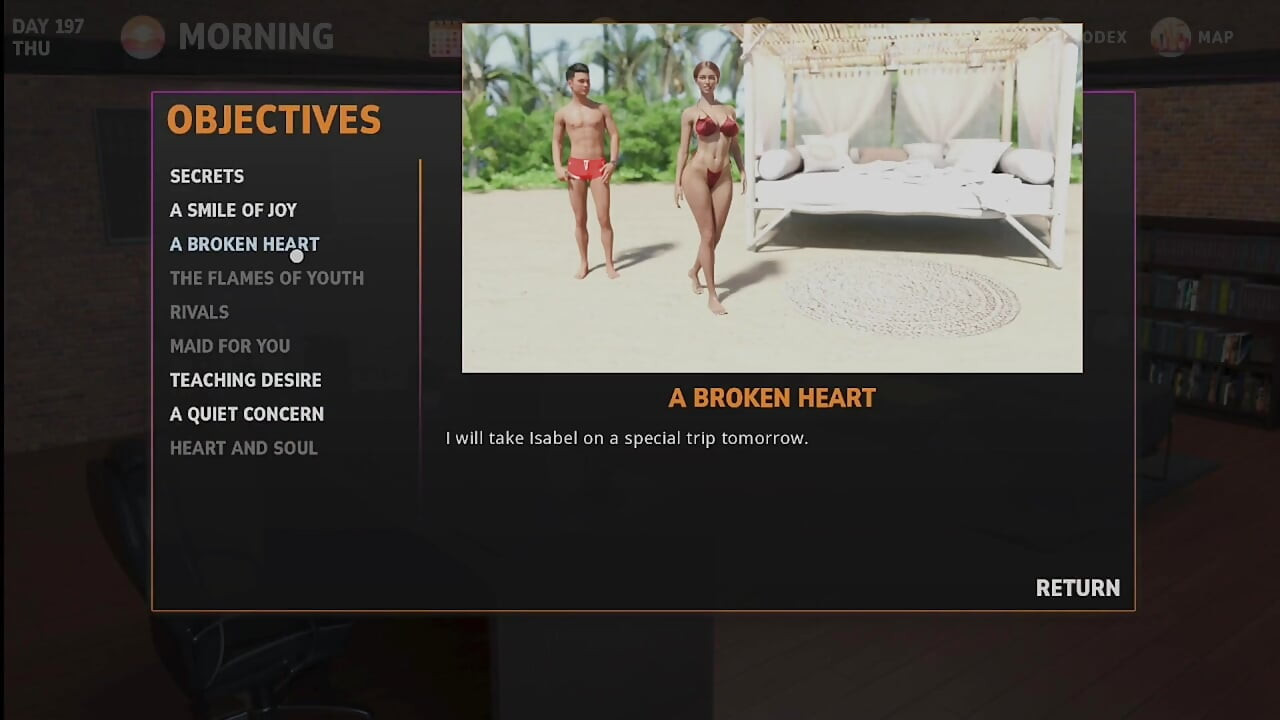Click the clock icon beside MORNING
This screenshot has height=720, width=1280.
[x=141, y=37]
